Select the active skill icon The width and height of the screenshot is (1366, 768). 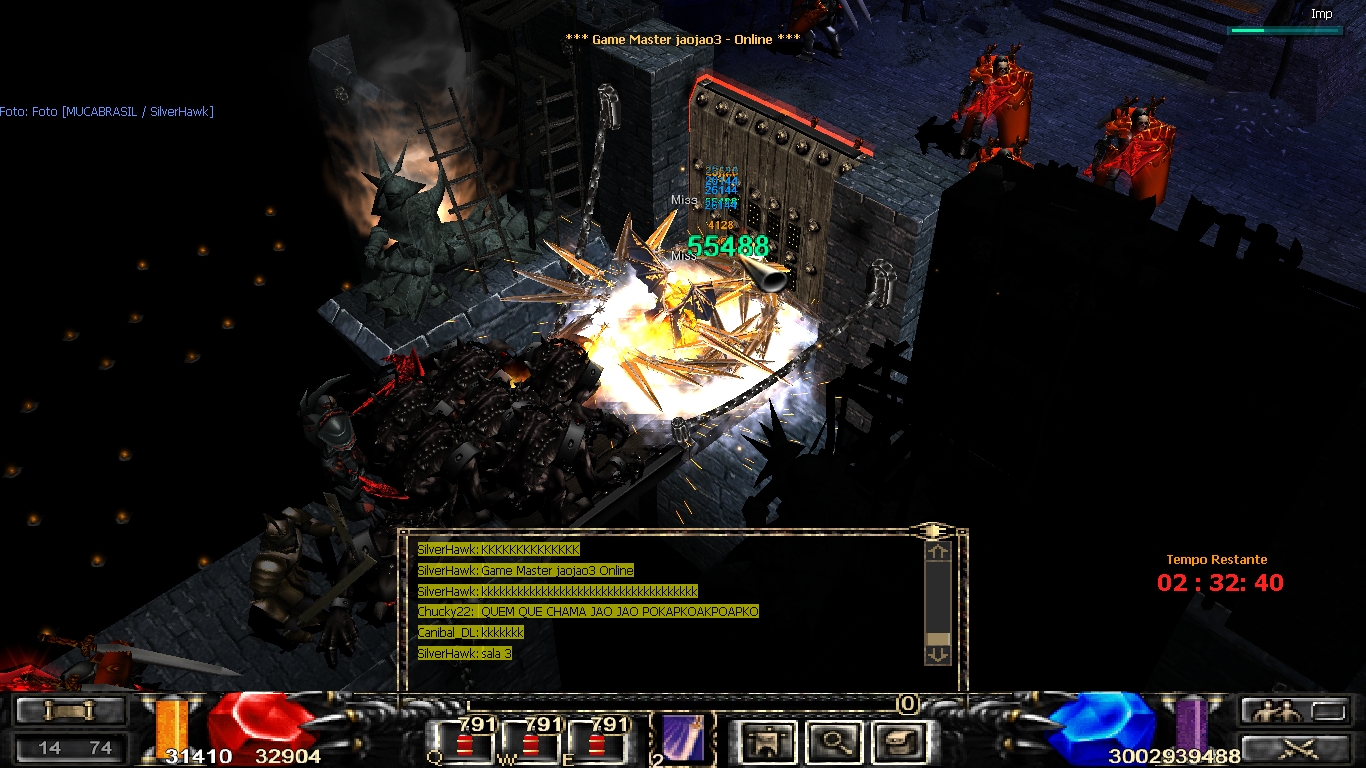(x=683, y=739)
